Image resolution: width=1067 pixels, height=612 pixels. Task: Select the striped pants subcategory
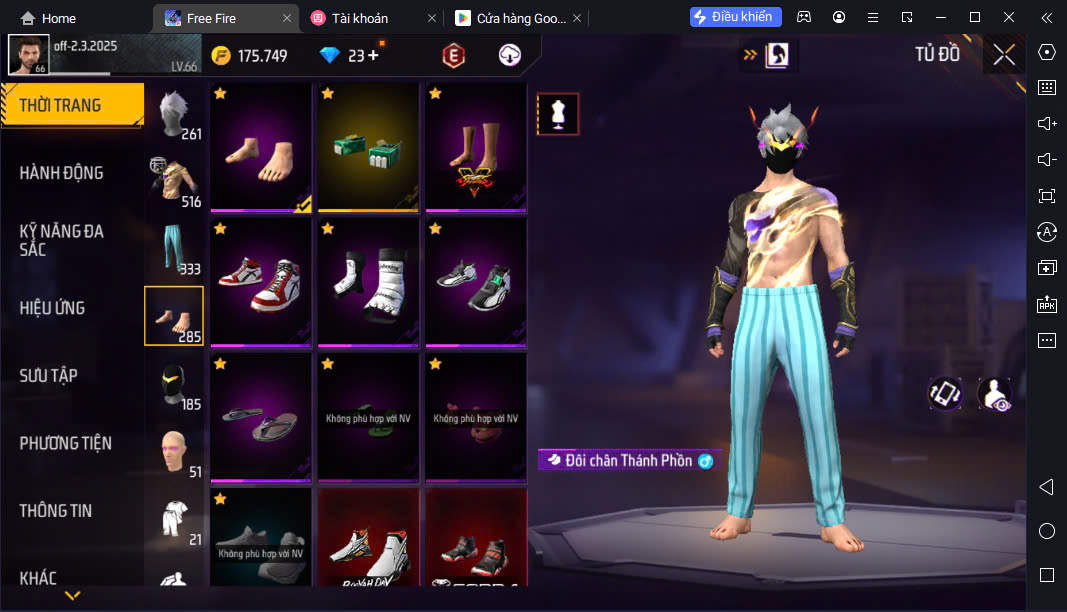(174, 249)
